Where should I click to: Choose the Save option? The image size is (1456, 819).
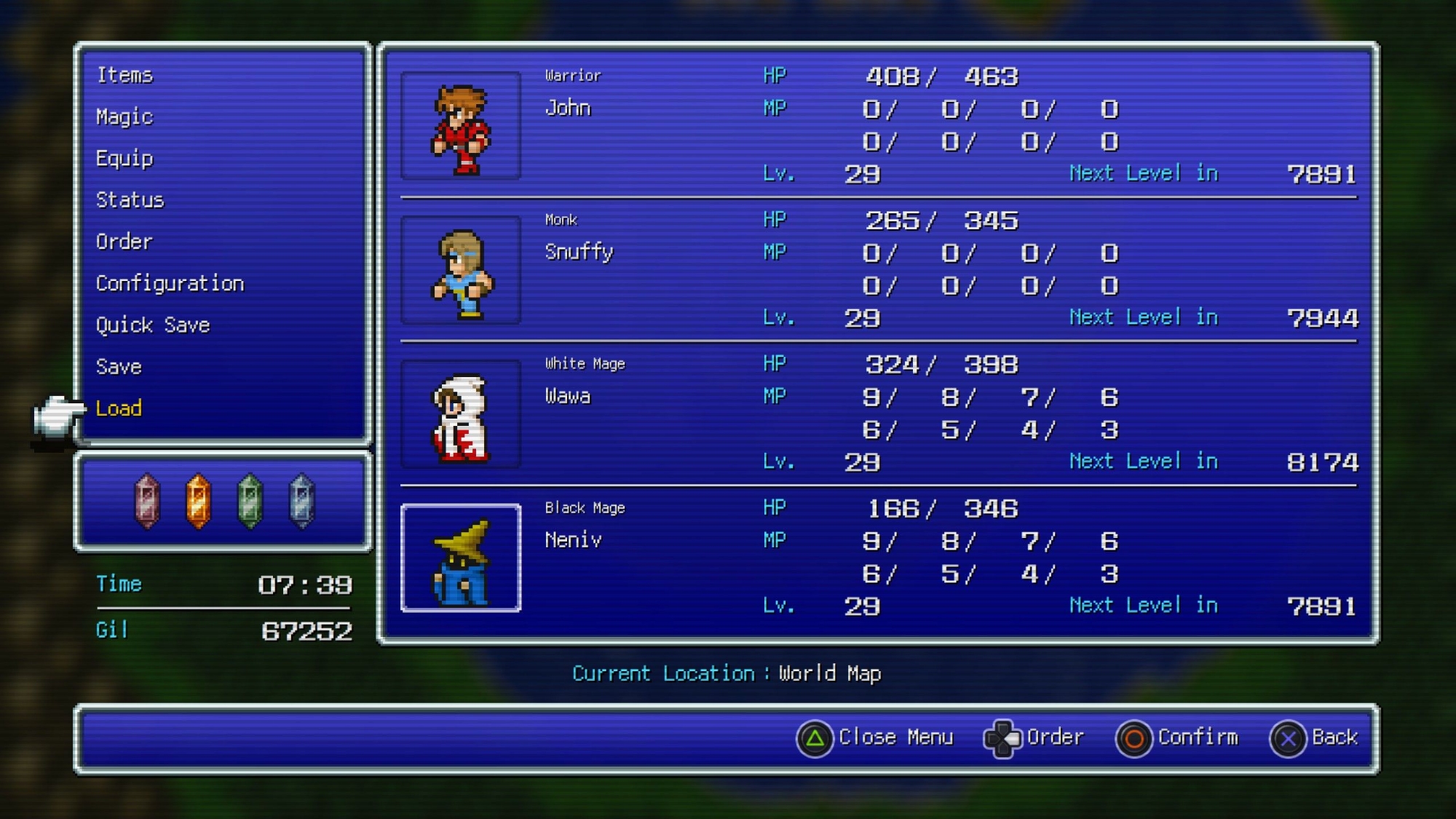coord(119,366)
